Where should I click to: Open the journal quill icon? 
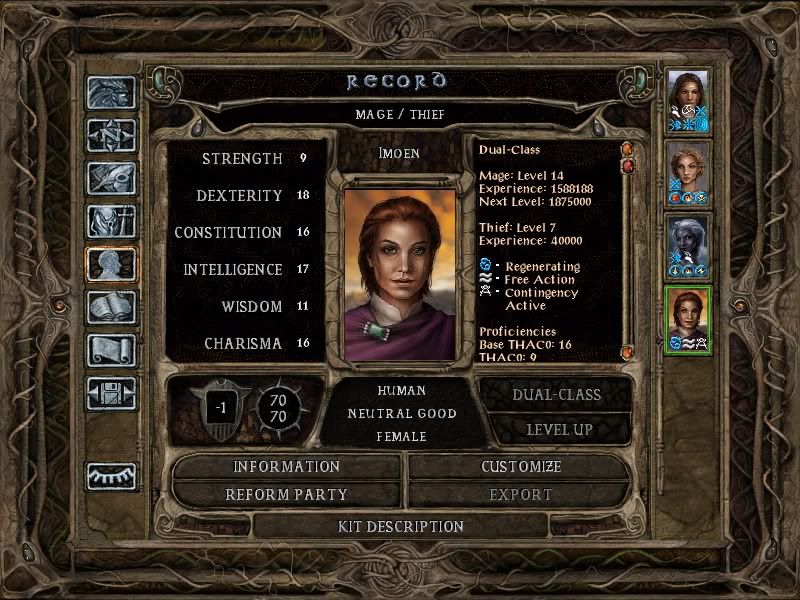point(111,178)
